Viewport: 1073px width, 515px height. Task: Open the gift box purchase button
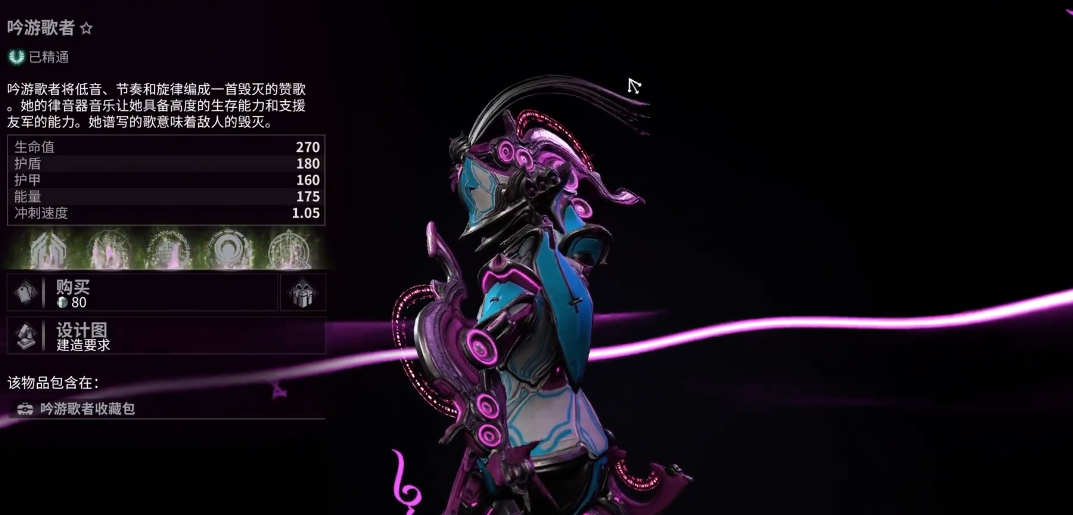tap(302, 293)
